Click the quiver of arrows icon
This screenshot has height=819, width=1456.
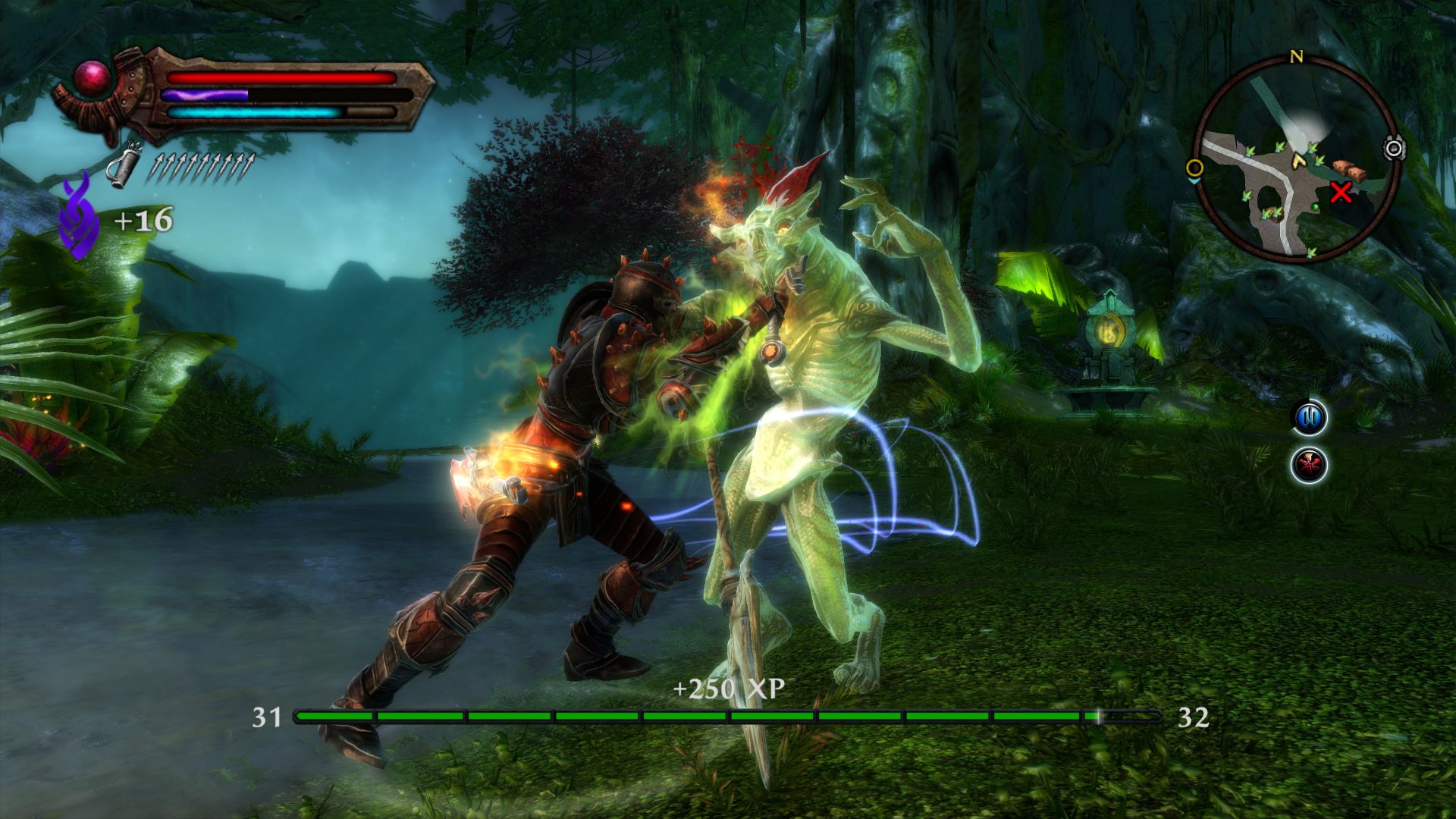pos(124,165)
